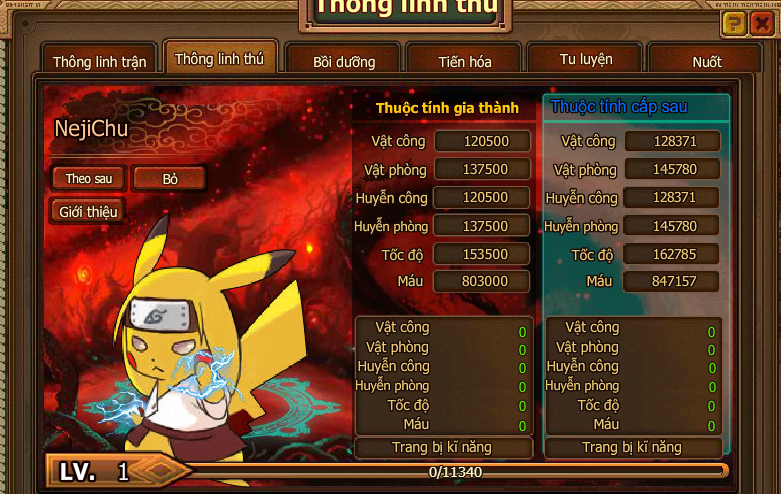Image resolution: width=781 pixels, height=494 pixels.
Task: Click the left Trang bị kĩ năng button
Action: coord(443,447)
